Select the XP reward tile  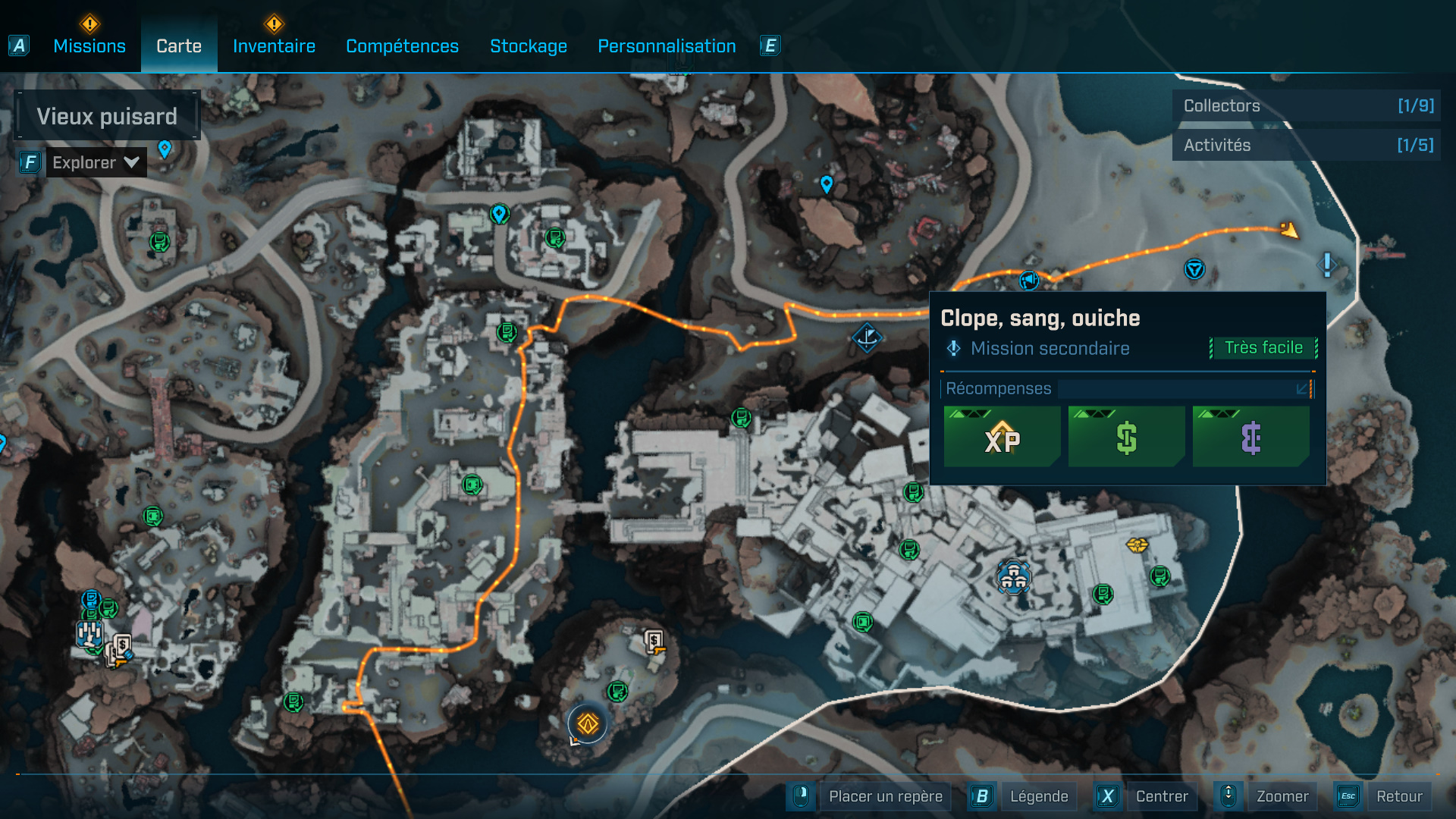(1002, 437)
